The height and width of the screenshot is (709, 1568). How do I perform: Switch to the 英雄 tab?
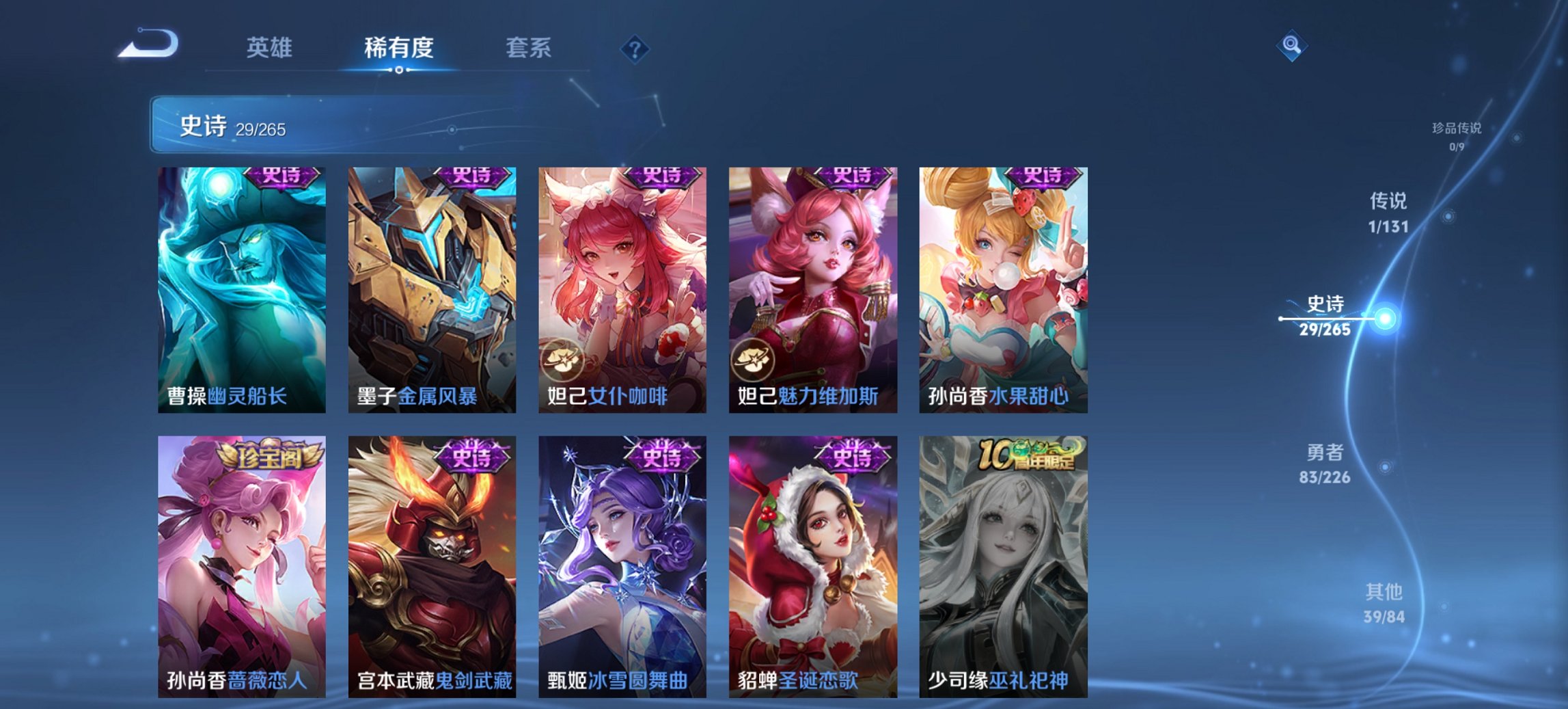pos(271,46)
